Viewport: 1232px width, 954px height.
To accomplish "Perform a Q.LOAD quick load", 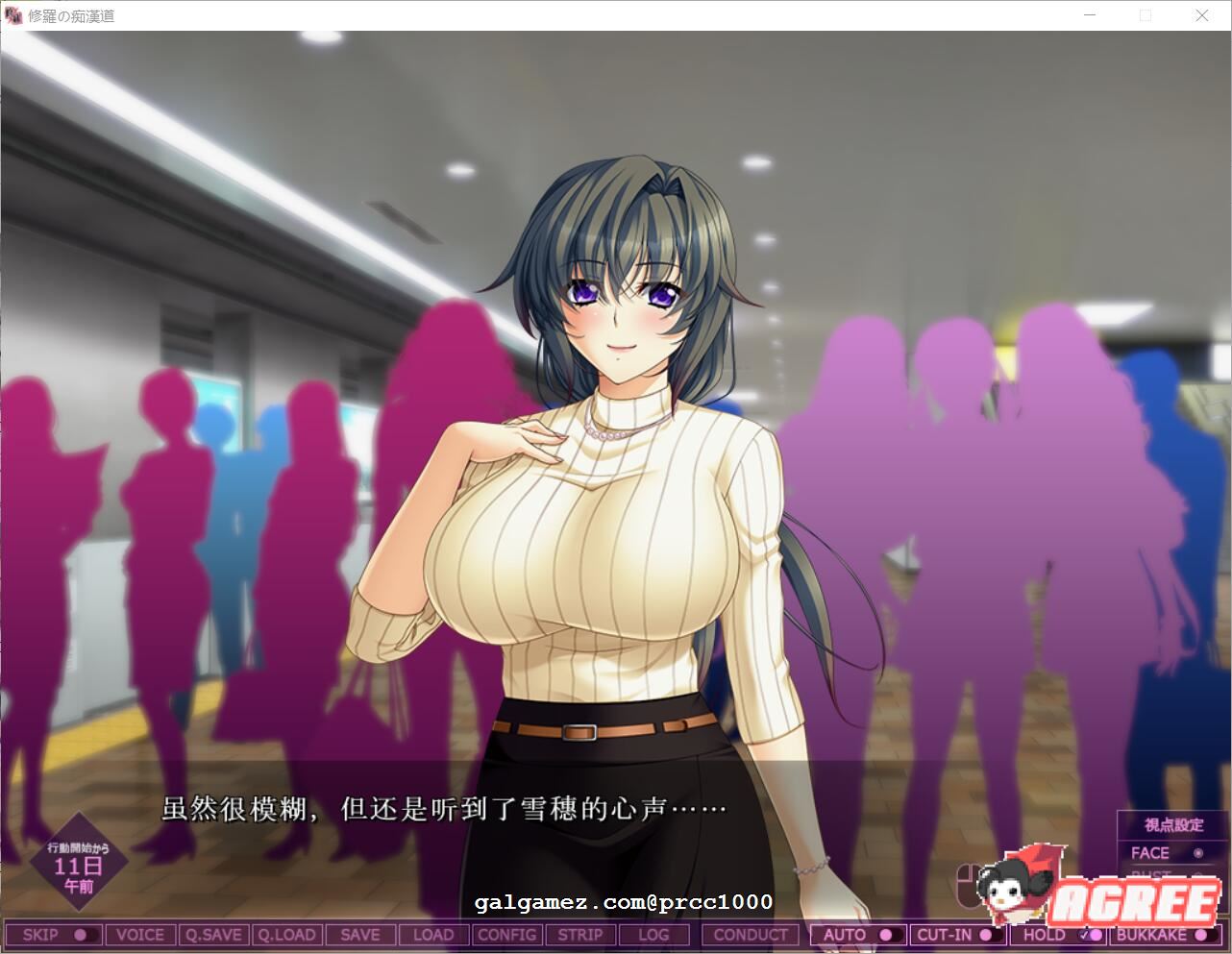I will (287, 934).
